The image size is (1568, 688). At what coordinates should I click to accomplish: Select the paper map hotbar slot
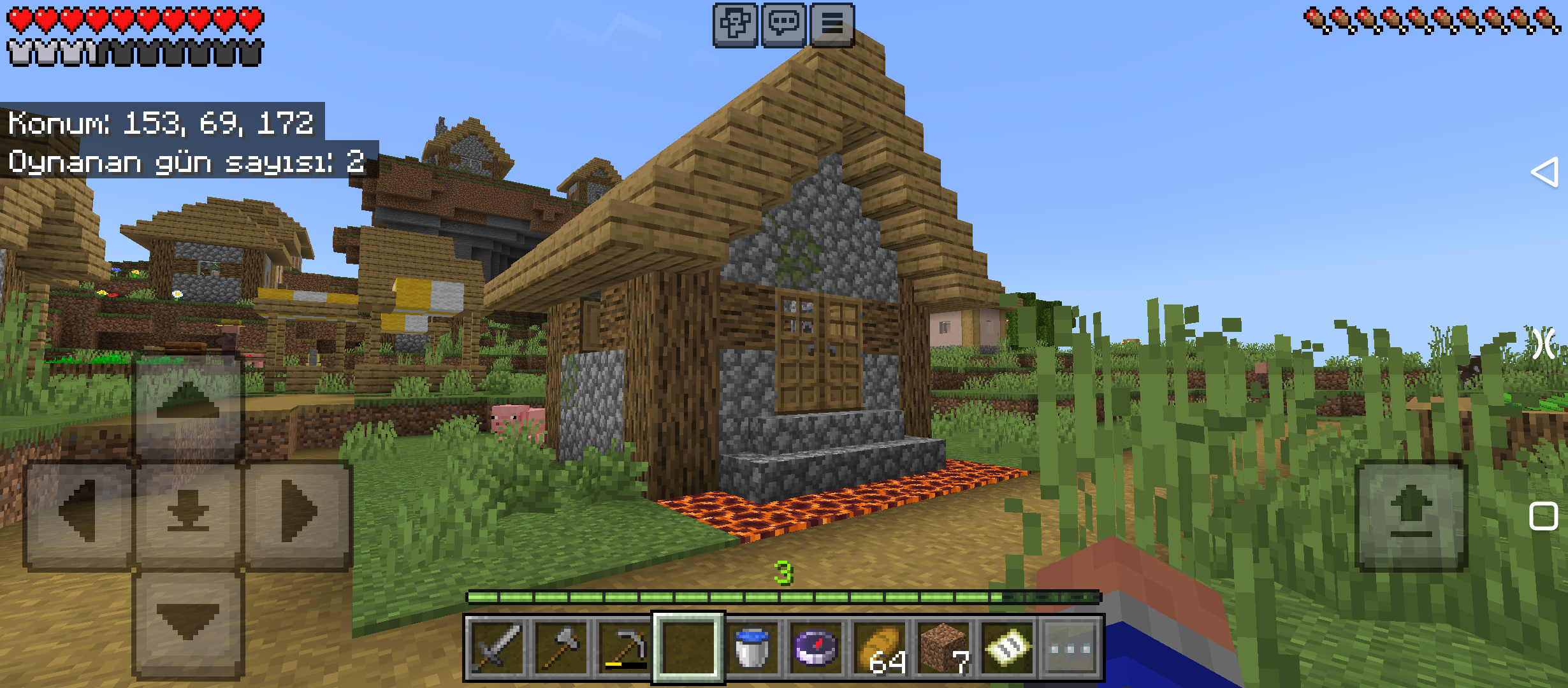click(x=1007, y=648)
